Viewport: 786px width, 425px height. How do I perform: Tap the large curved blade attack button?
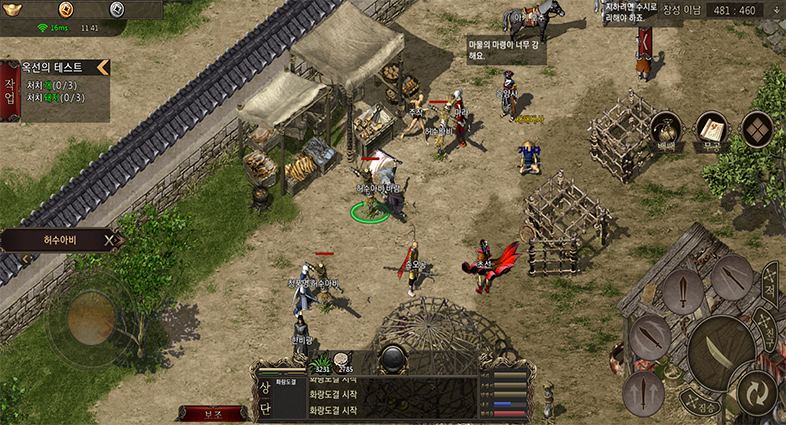coord(722,352)
